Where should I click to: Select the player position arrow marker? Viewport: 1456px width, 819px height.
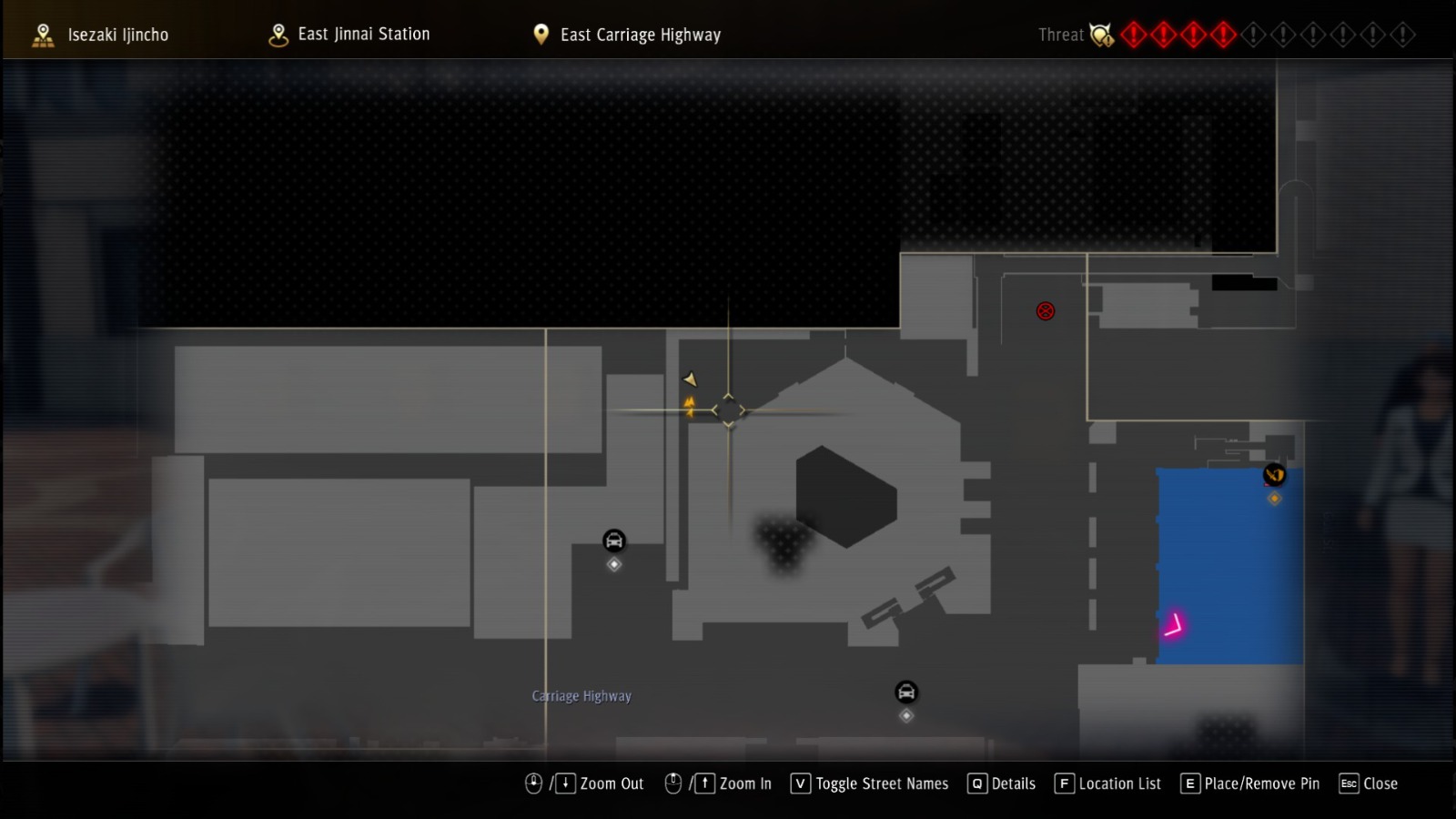[691, 379]
